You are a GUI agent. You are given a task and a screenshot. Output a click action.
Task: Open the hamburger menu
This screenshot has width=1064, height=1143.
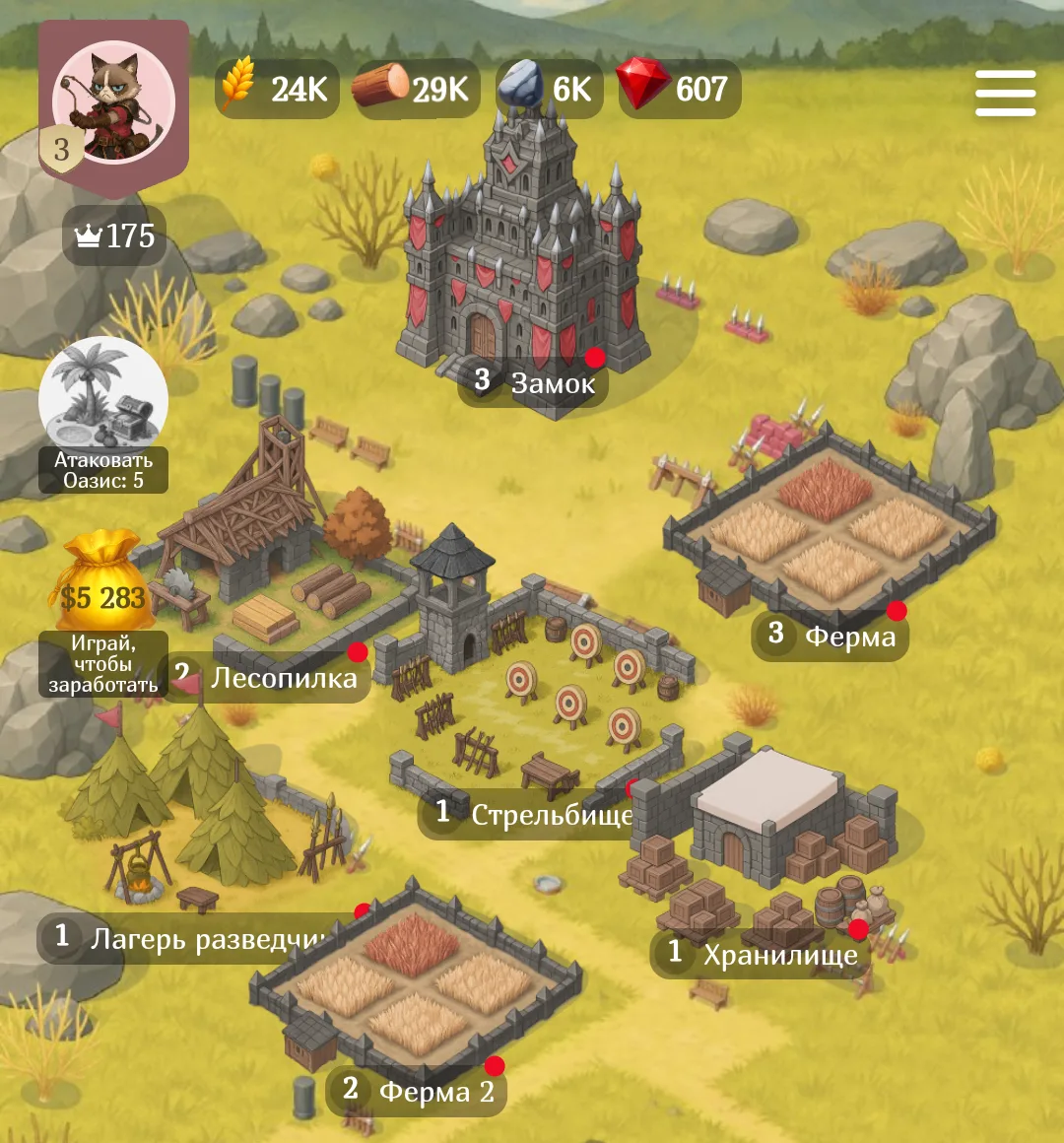[1005, 94]
